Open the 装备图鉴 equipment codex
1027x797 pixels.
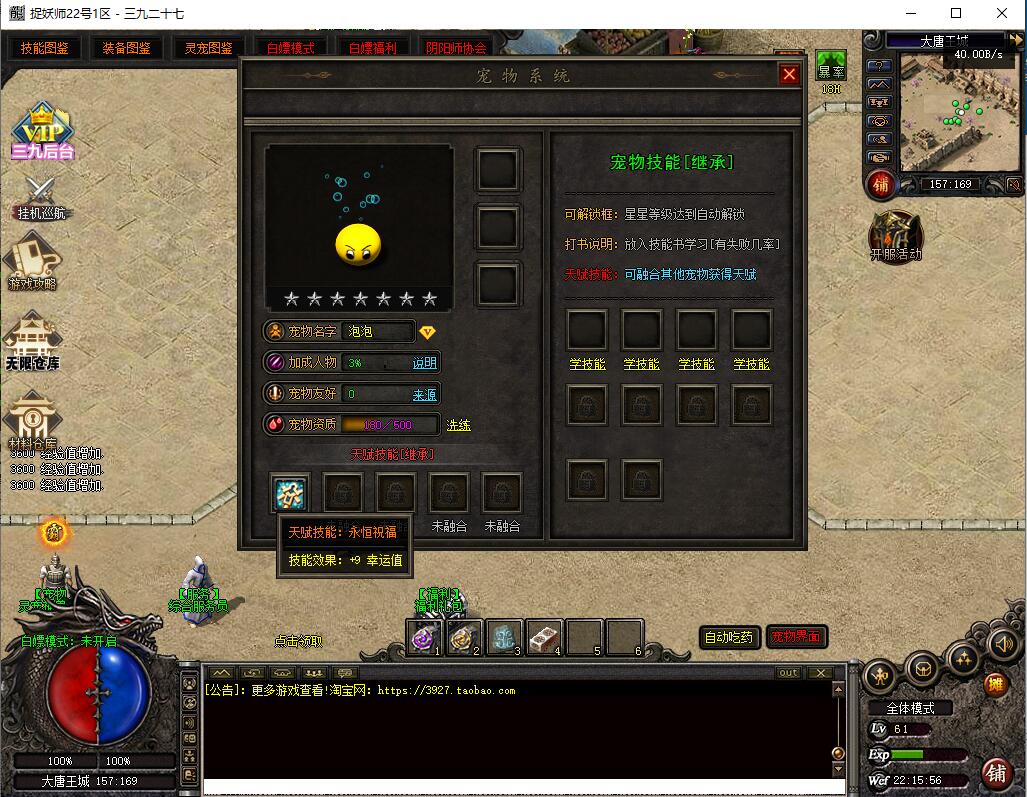click(126, 48)
